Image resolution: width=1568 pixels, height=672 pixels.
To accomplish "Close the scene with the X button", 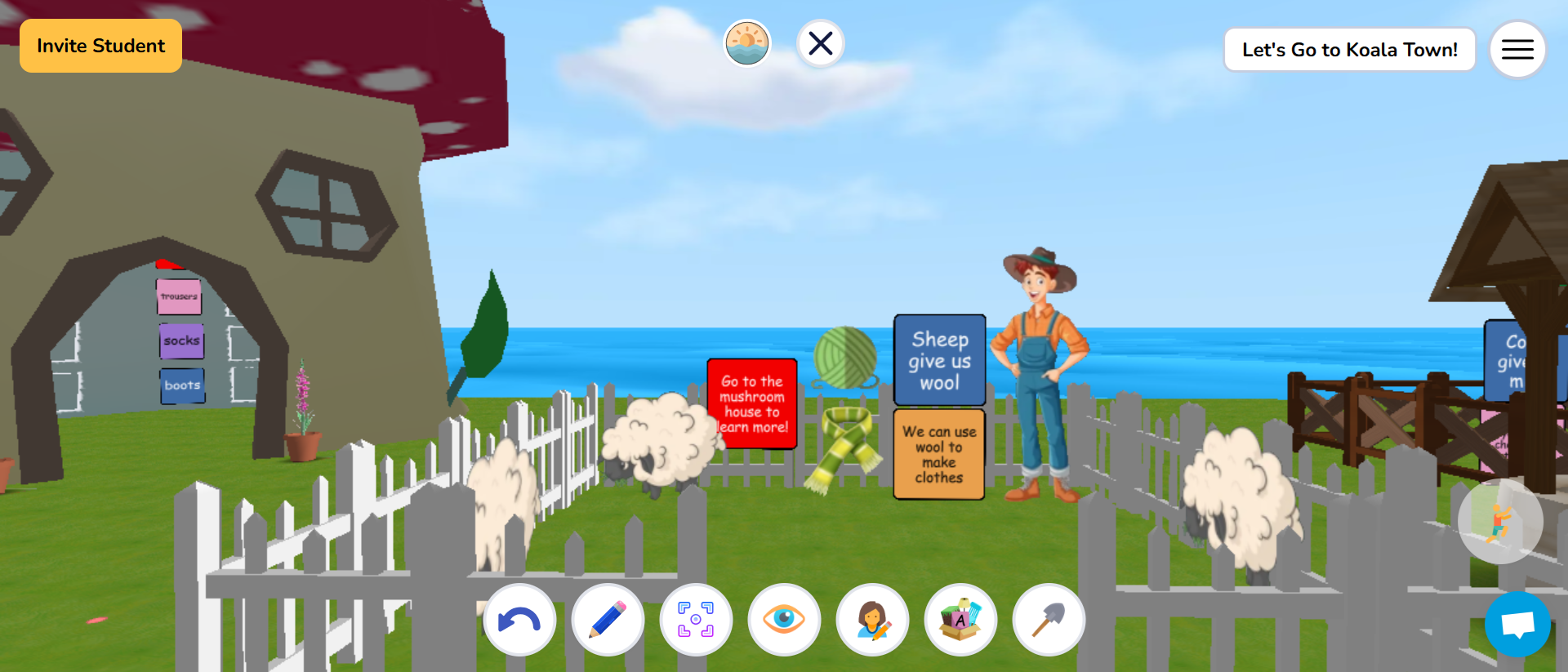I will click(x=821, y=44).
